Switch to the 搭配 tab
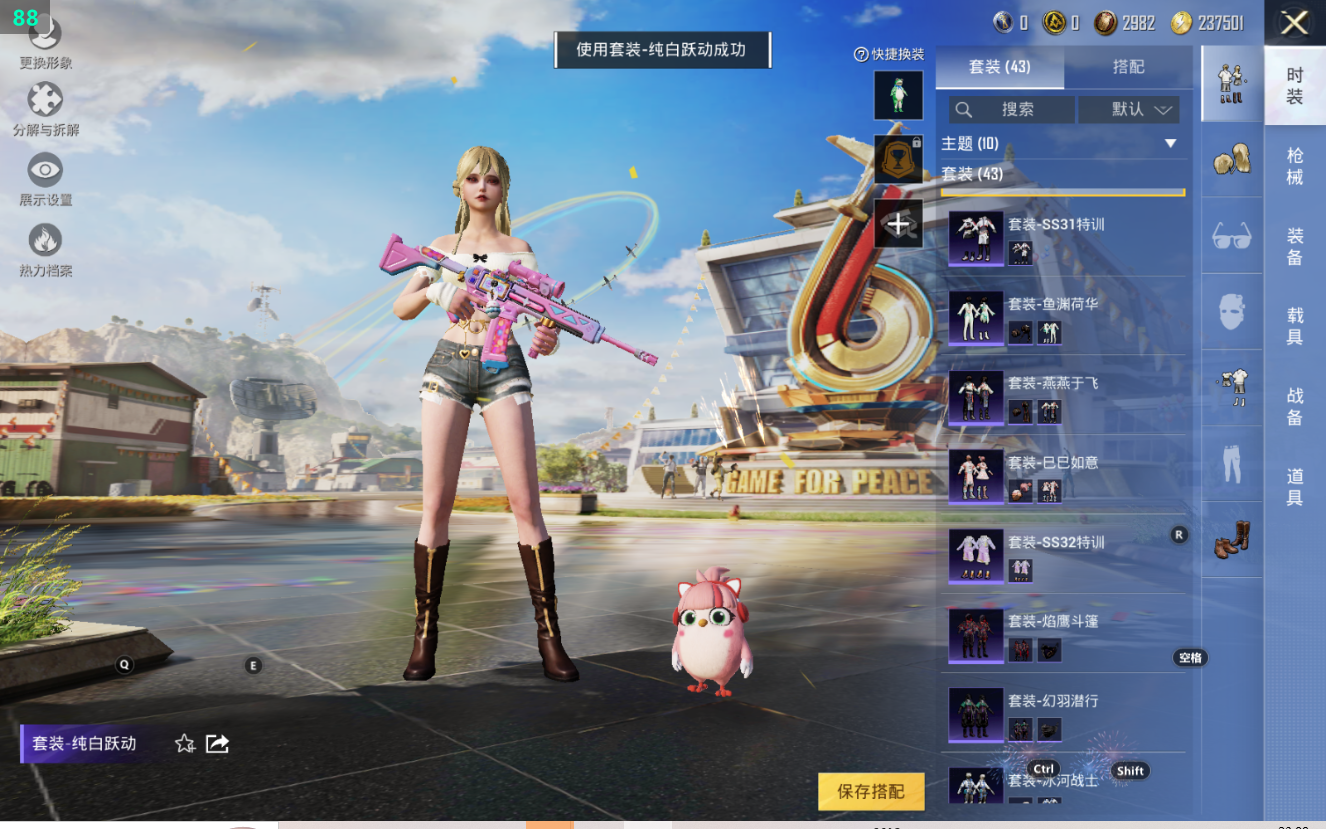 [x=1128, y=67]
